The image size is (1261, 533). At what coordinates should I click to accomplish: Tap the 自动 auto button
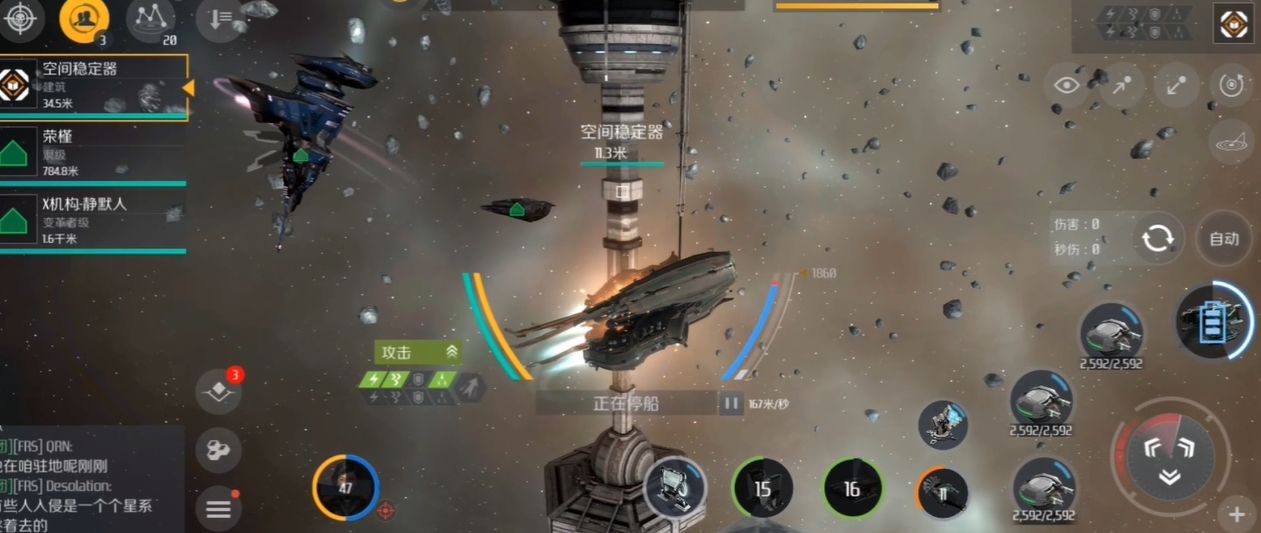tap(1224, 239)
